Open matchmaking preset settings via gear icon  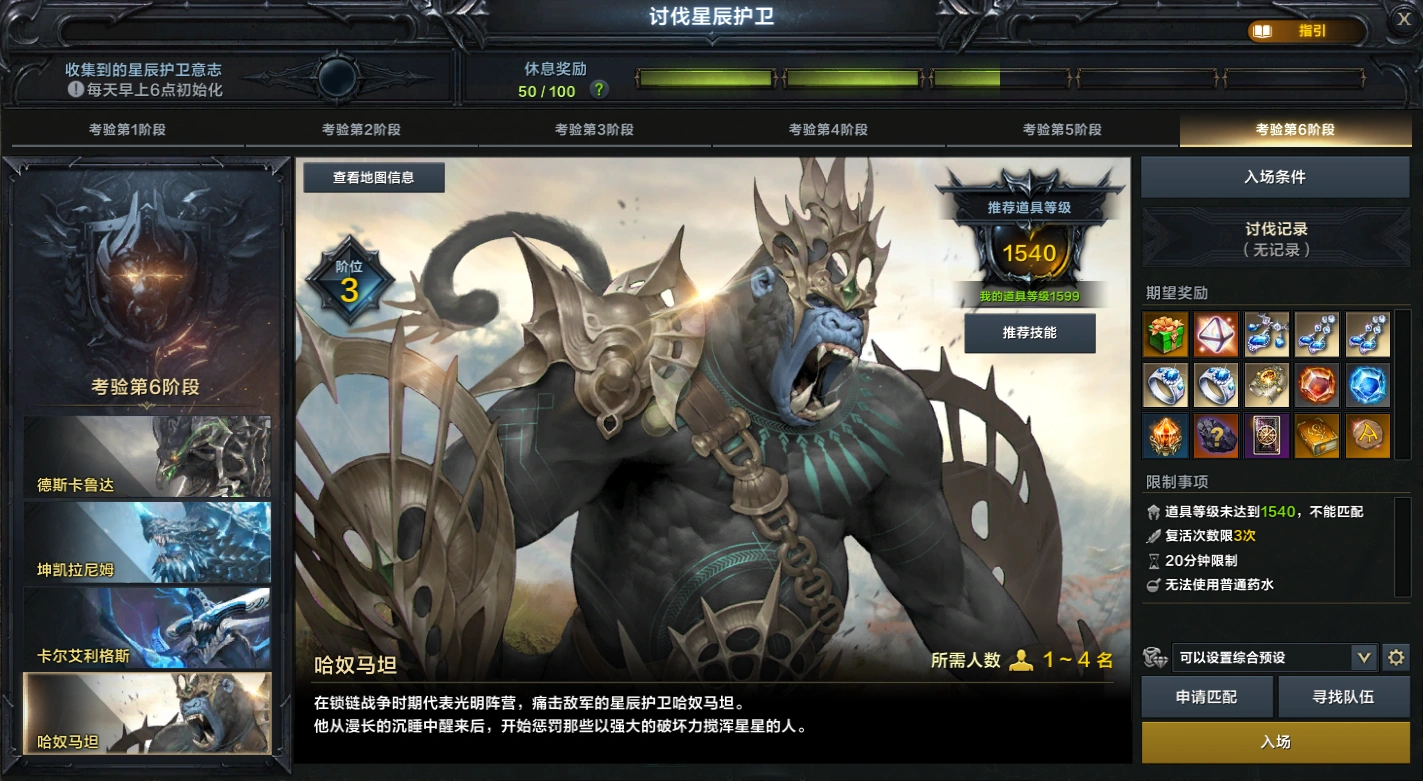[1397, 658]
